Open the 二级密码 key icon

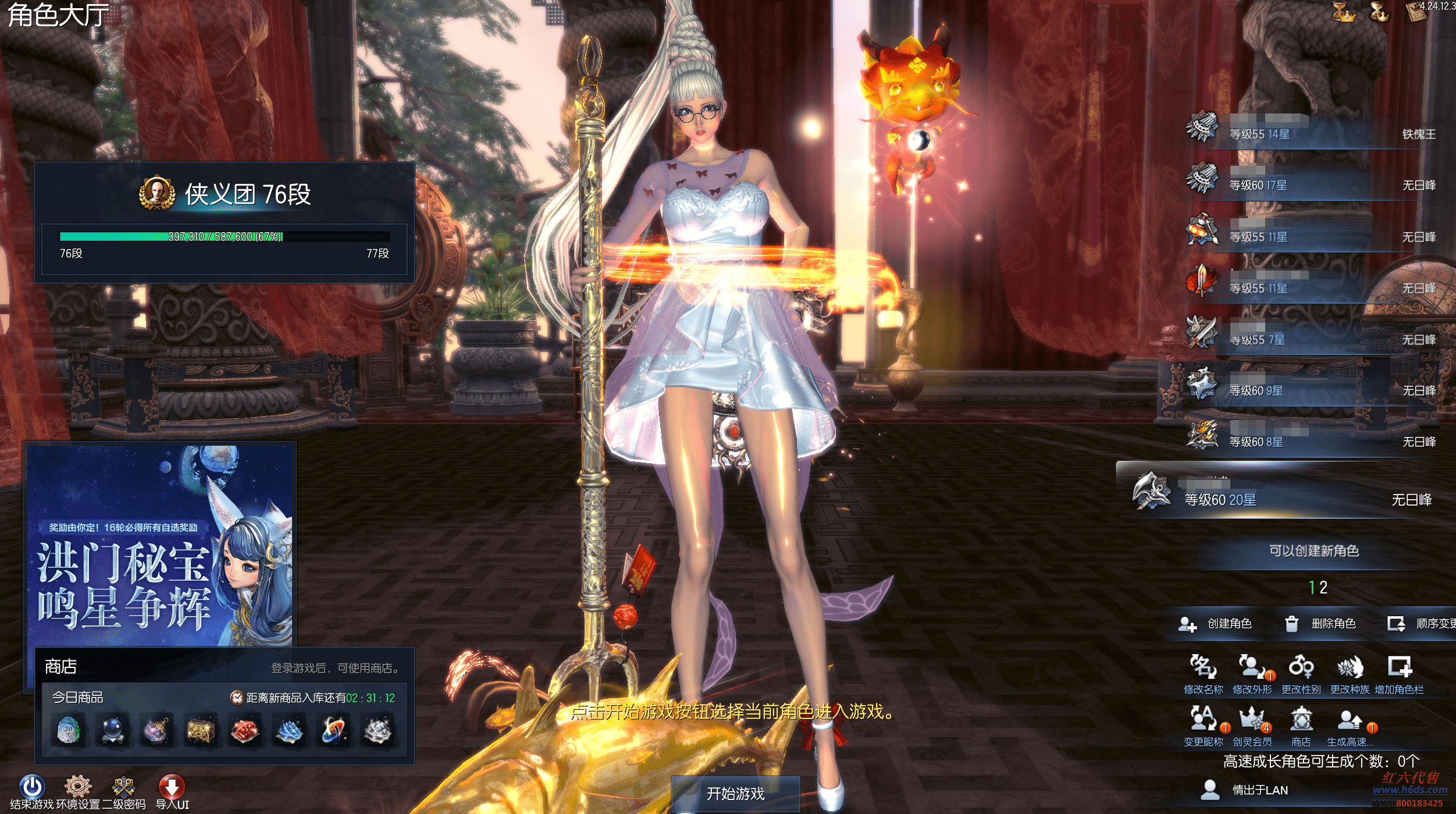pos(123,787)
